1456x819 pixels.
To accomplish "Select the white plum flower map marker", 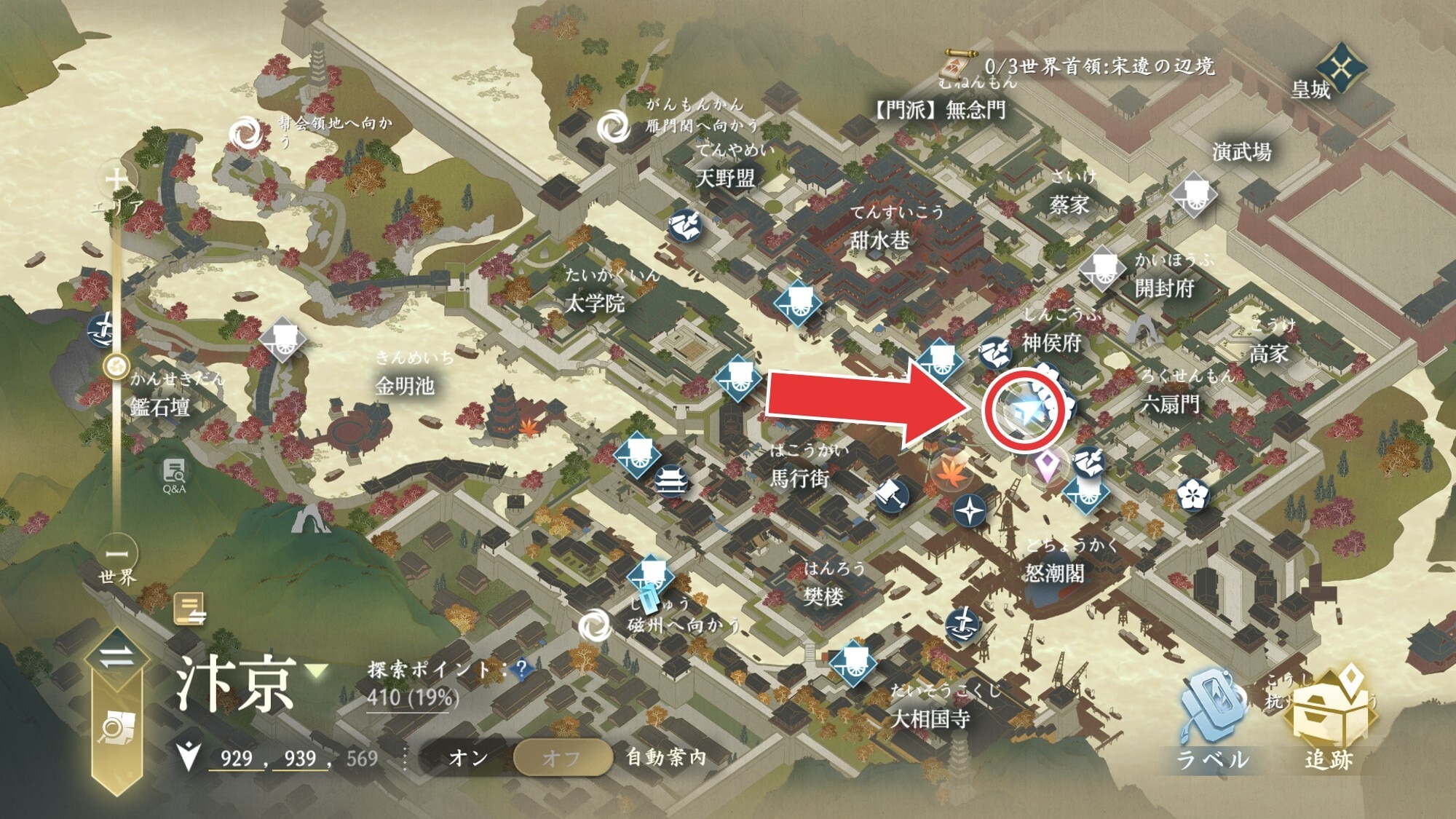I will [1193, 496].
